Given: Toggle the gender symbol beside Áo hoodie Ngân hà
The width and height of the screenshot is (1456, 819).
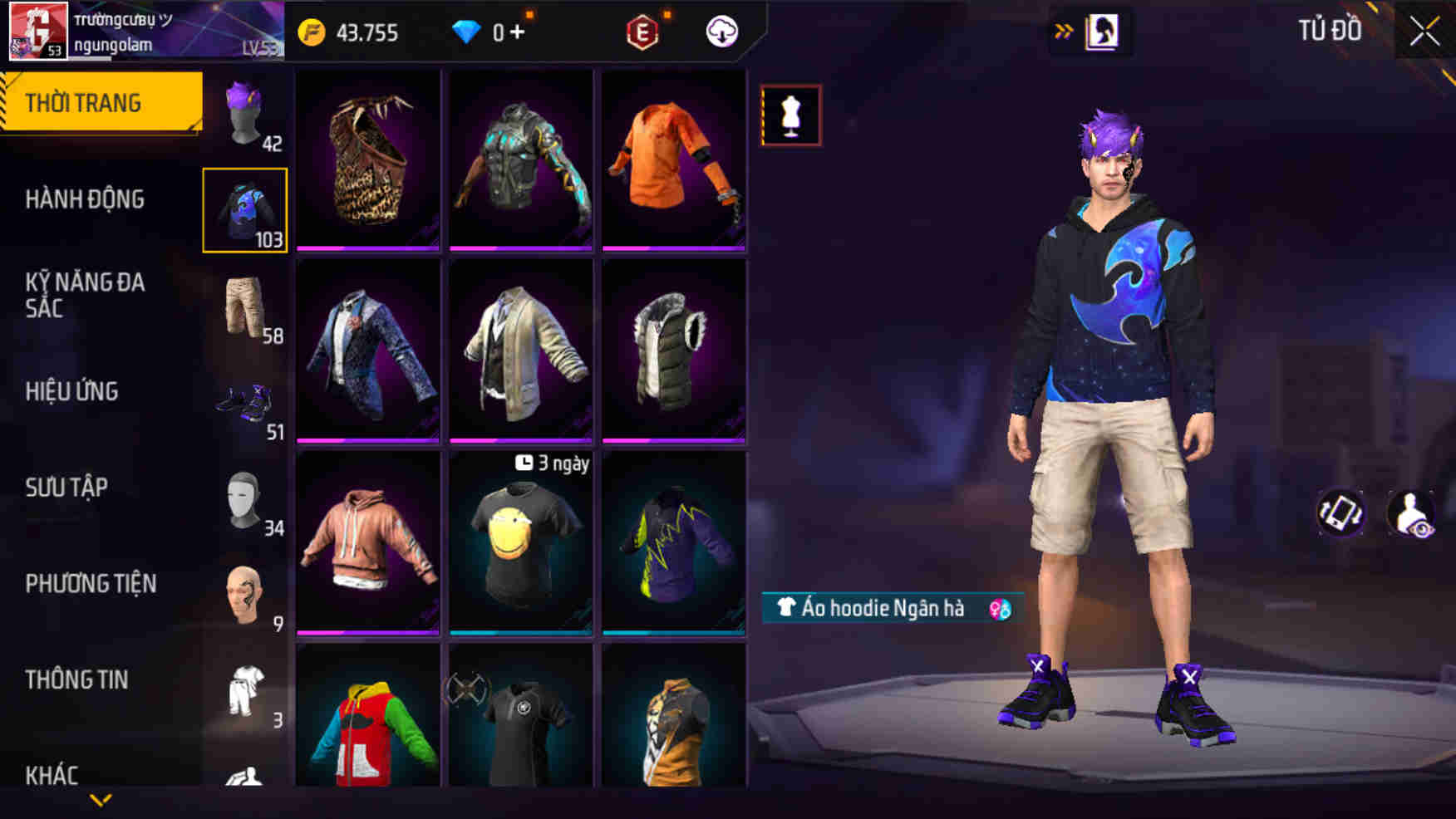Looking at the screenshot, I should [x=1000, y=609].
